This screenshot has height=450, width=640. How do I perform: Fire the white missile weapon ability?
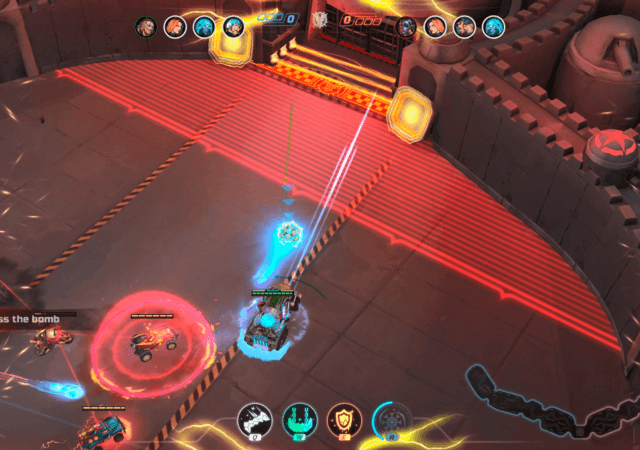254,420
